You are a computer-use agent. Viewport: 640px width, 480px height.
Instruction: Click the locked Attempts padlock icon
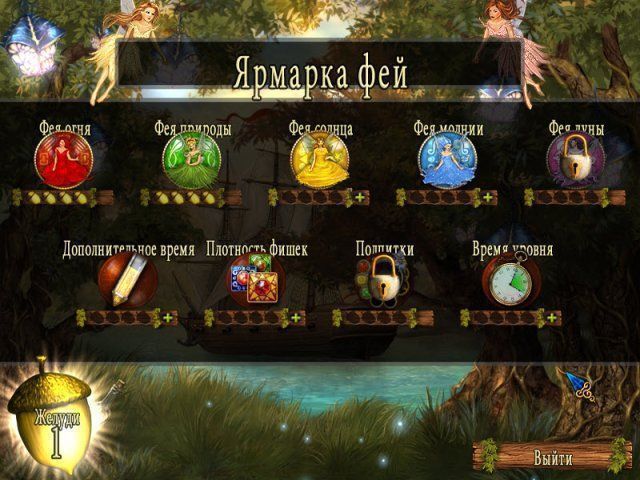[384, 281]
